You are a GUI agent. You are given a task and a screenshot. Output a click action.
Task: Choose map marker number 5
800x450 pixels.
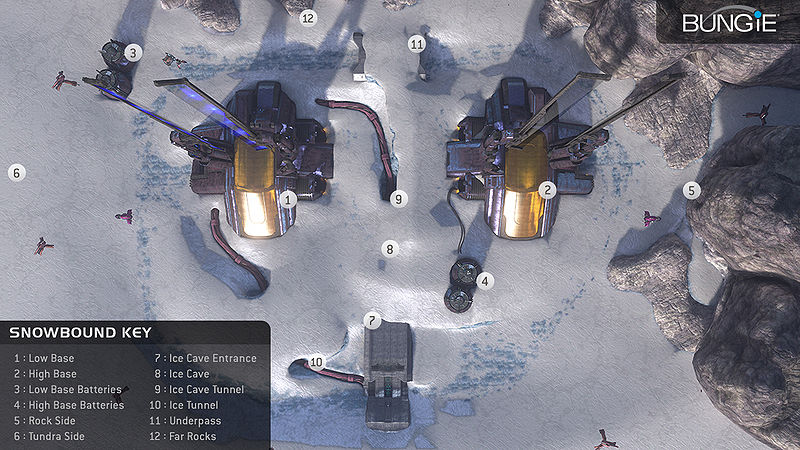[x=692, y=189]
